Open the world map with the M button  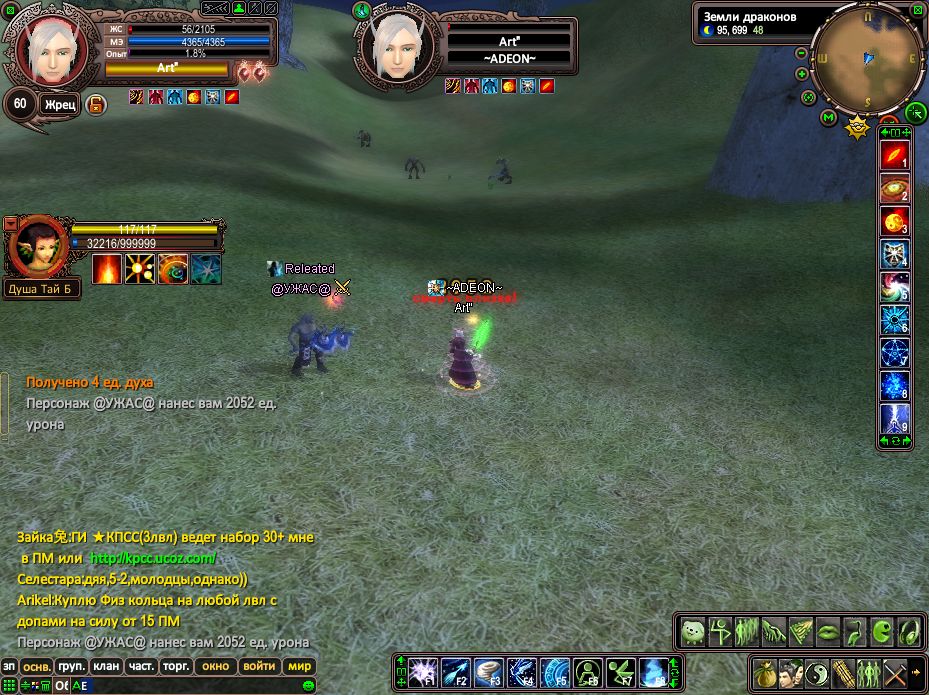pyautogui.click(x=829, y=118)
